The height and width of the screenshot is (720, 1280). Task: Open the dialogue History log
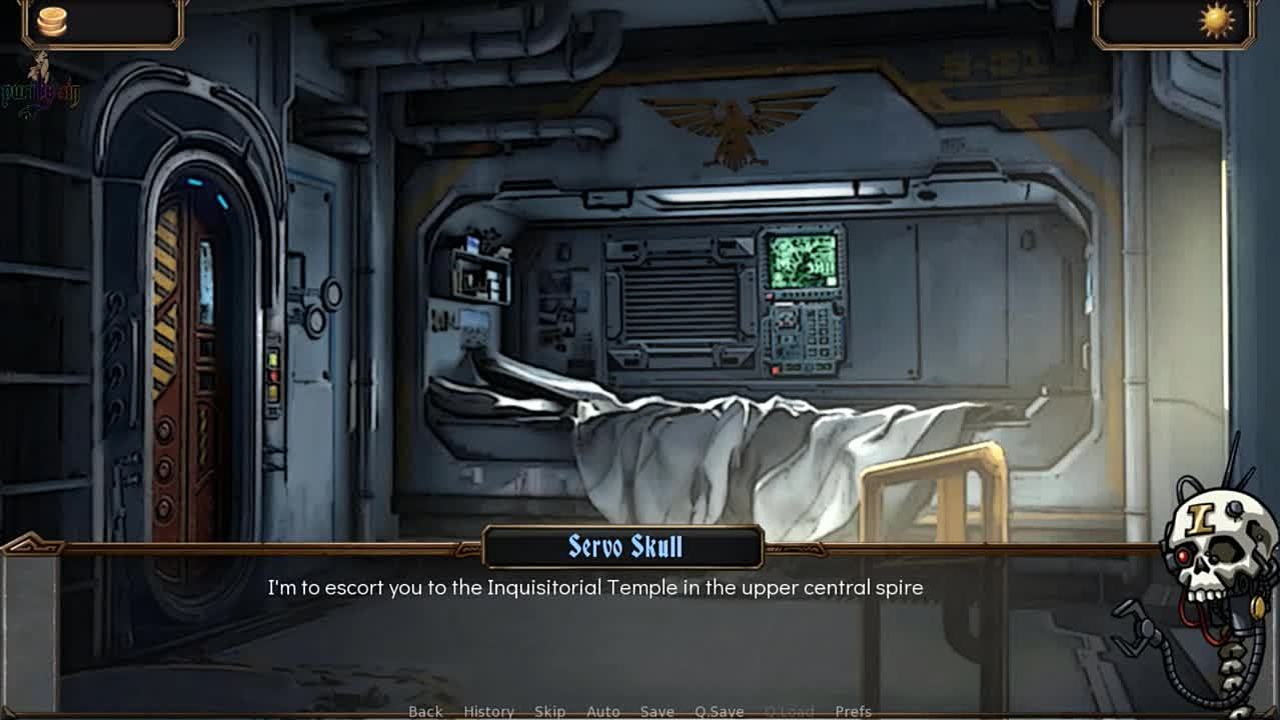pos(488,711)
